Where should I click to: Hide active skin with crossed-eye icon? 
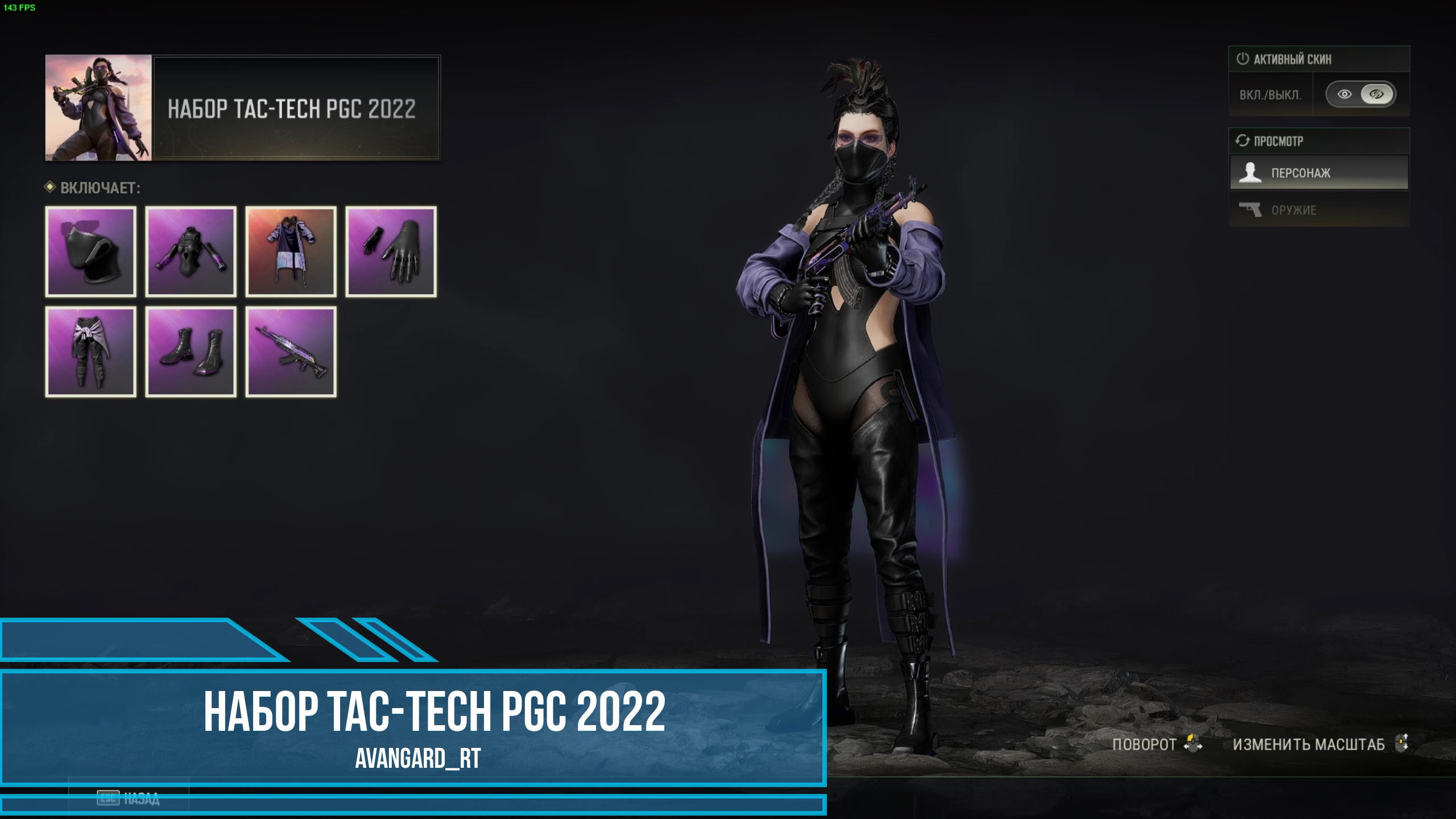pyautogui.click(x=1376, y=94)
